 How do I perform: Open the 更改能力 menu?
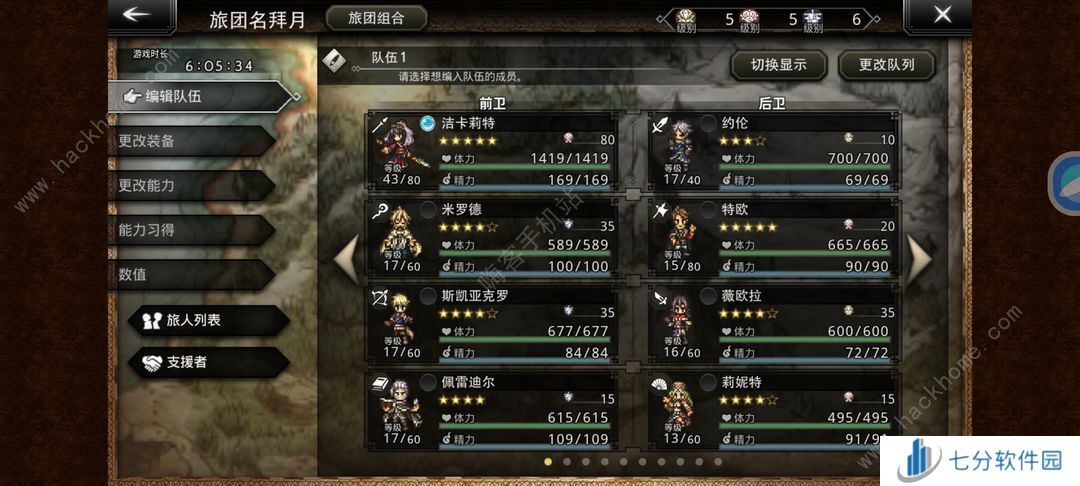(190, 185)
